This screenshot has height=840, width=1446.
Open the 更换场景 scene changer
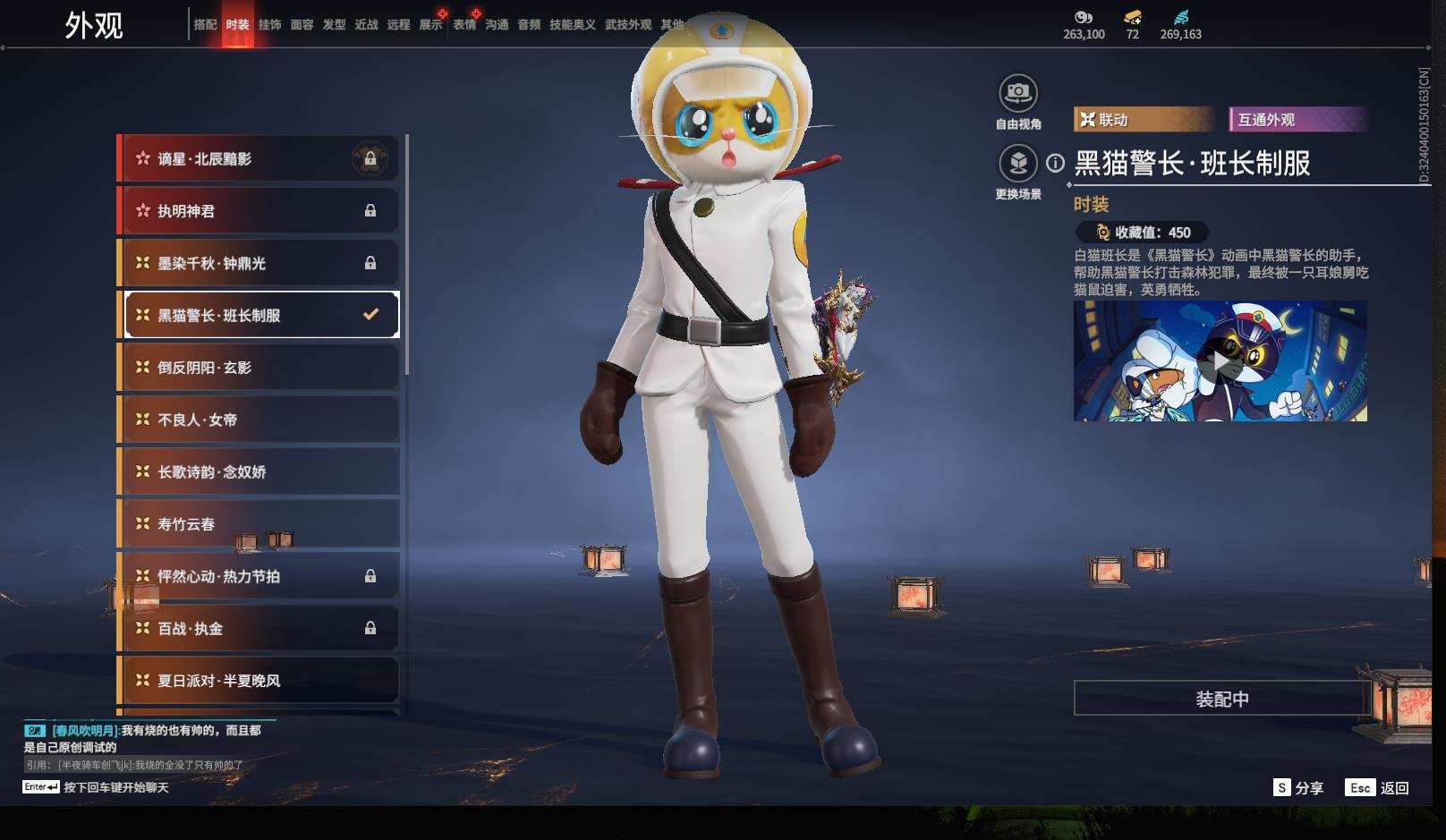[1017, 164]
